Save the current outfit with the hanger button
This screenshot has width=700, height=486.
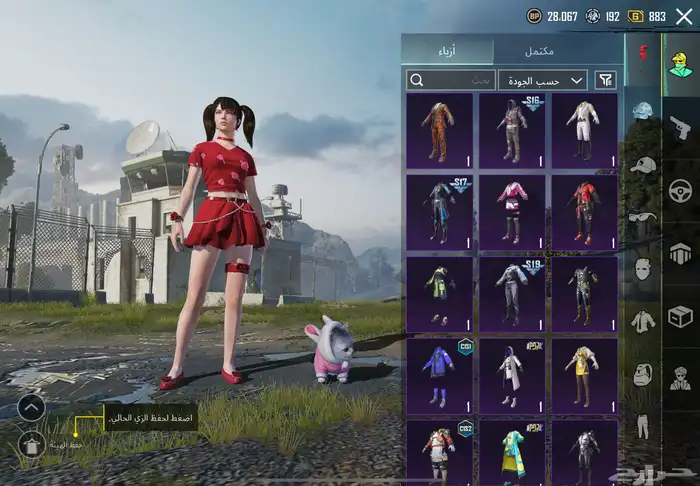31,445
